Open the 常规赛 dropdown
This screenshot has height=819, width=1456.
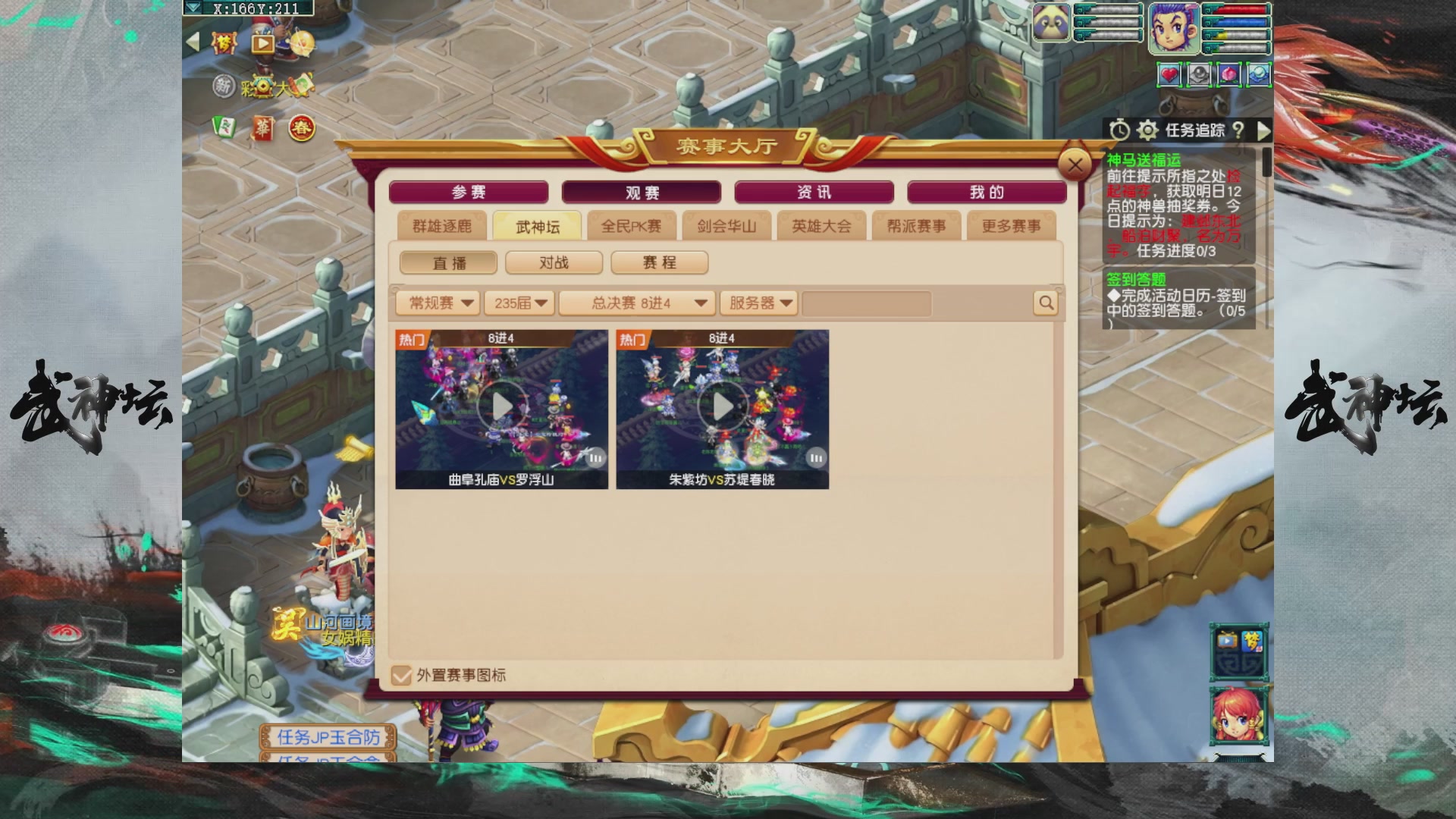(438, 303)
